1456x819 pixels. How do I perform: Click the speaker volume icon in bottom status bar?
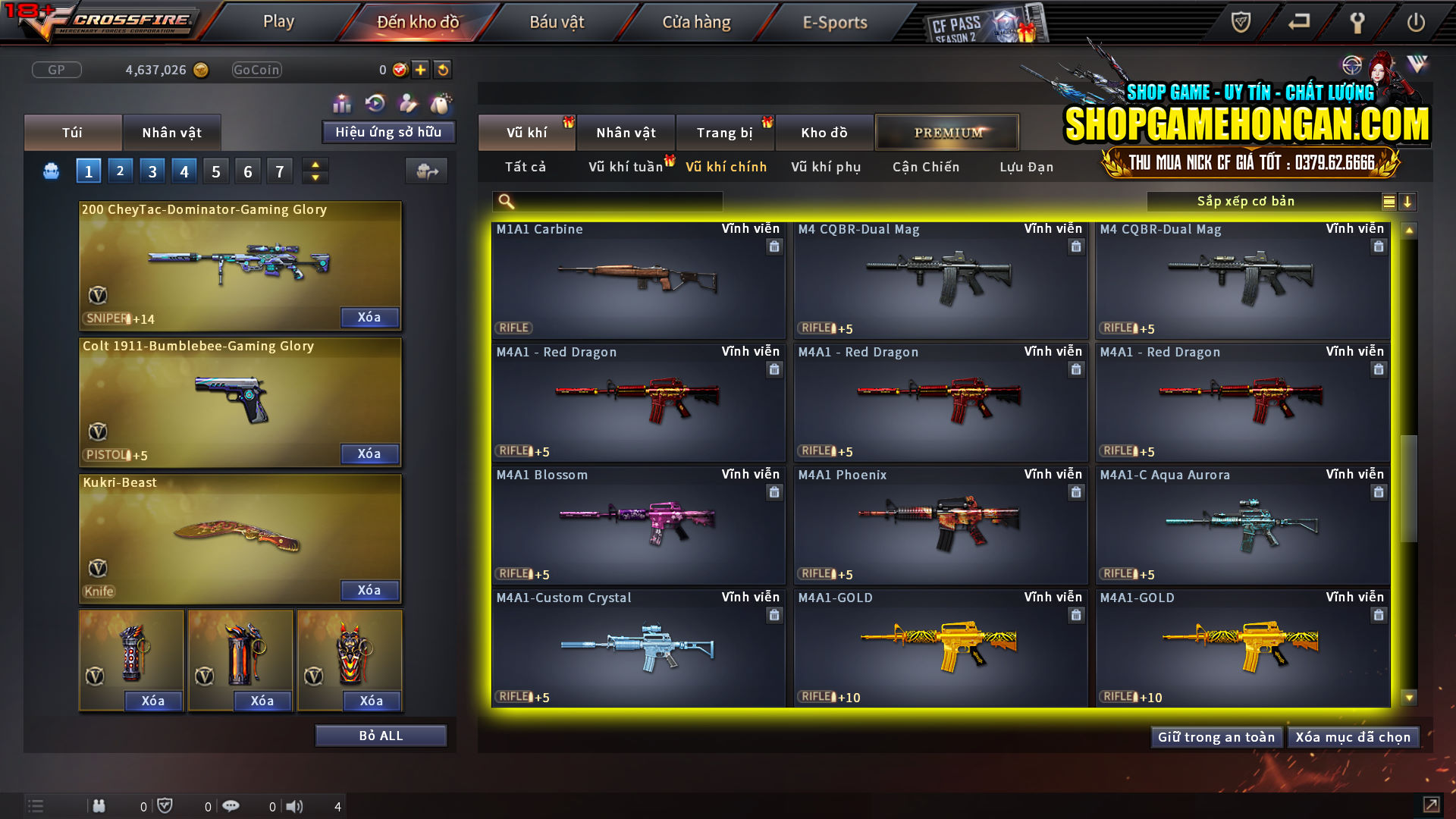(295, 806)
